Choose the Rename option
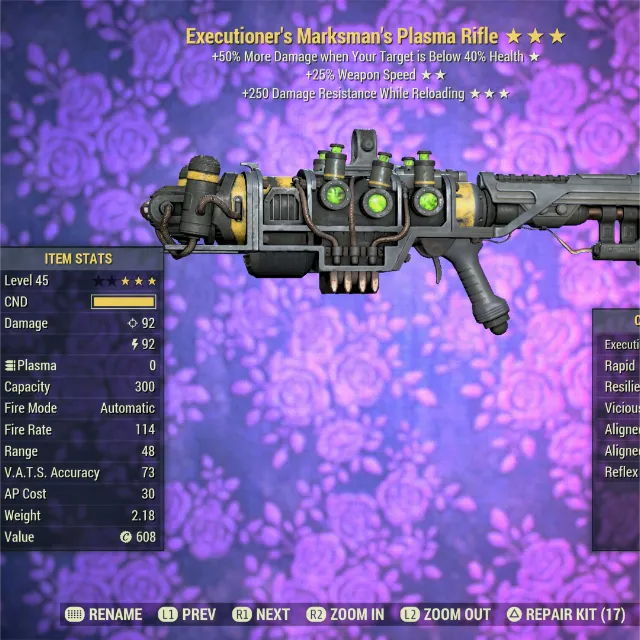The image size is (640, 640). coord(104,614)
